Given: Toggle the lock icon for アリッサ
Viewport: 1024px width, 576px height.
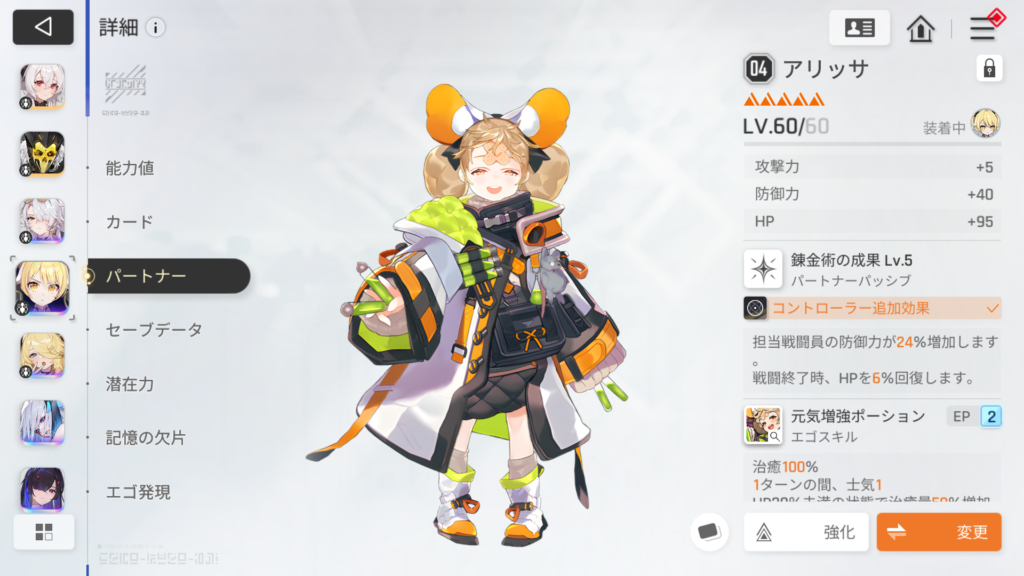Looking at the screenshot, I should click(988, 68).
